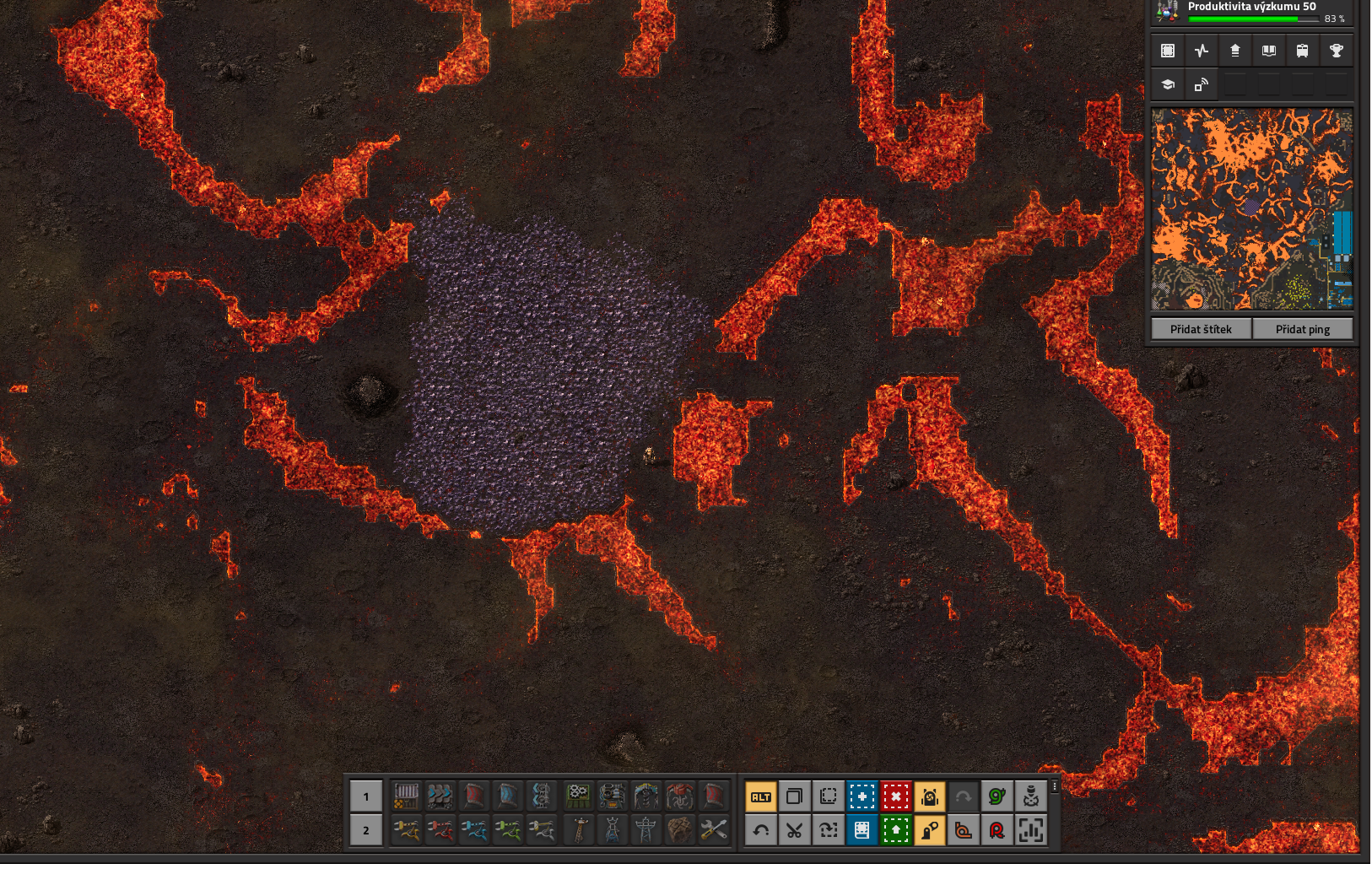Choose the assembling machine gear slot
1372x869 pixels.
click(x=579, y=796)
